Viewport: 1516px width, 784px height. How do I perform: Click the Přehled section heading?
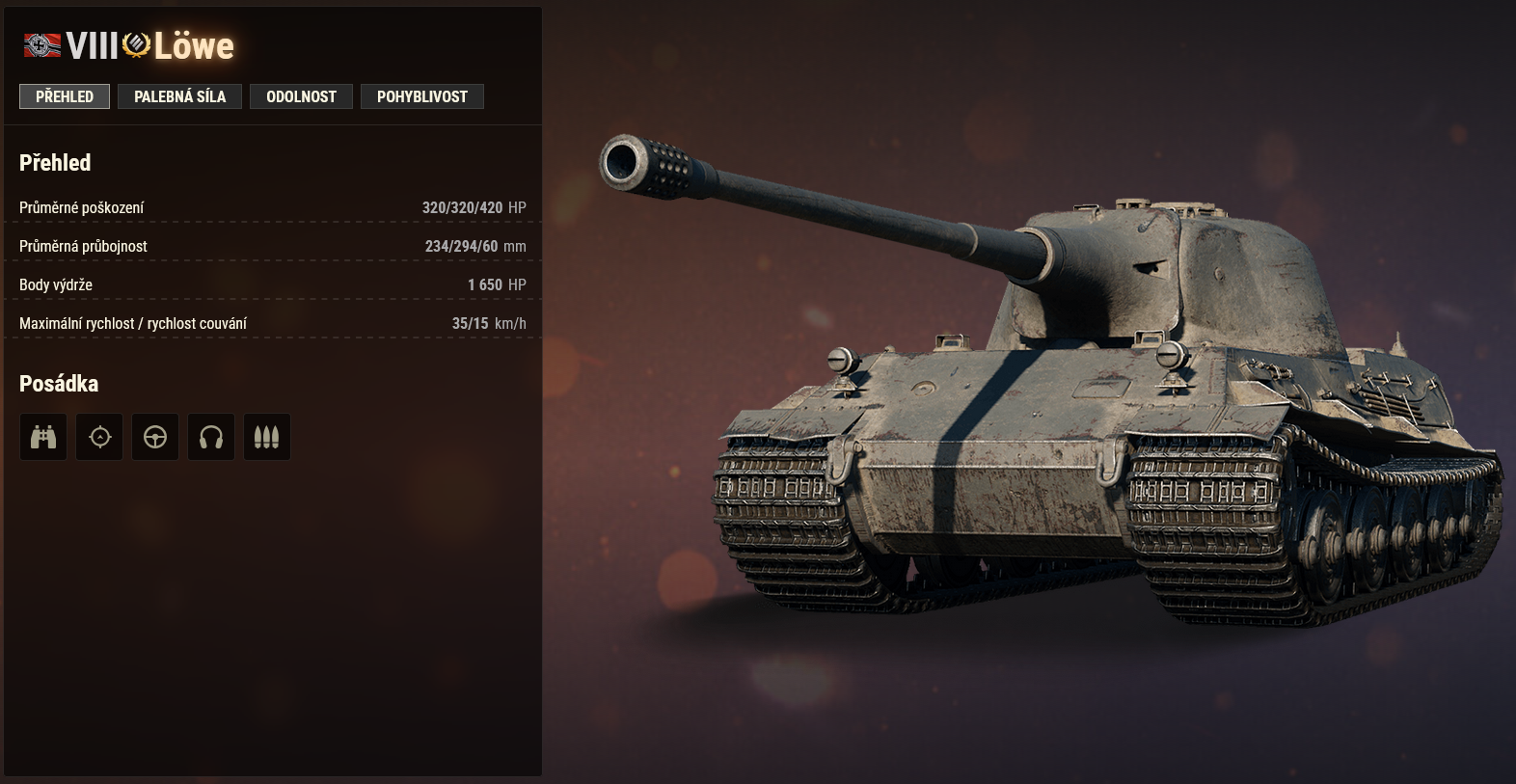(55, 162)
